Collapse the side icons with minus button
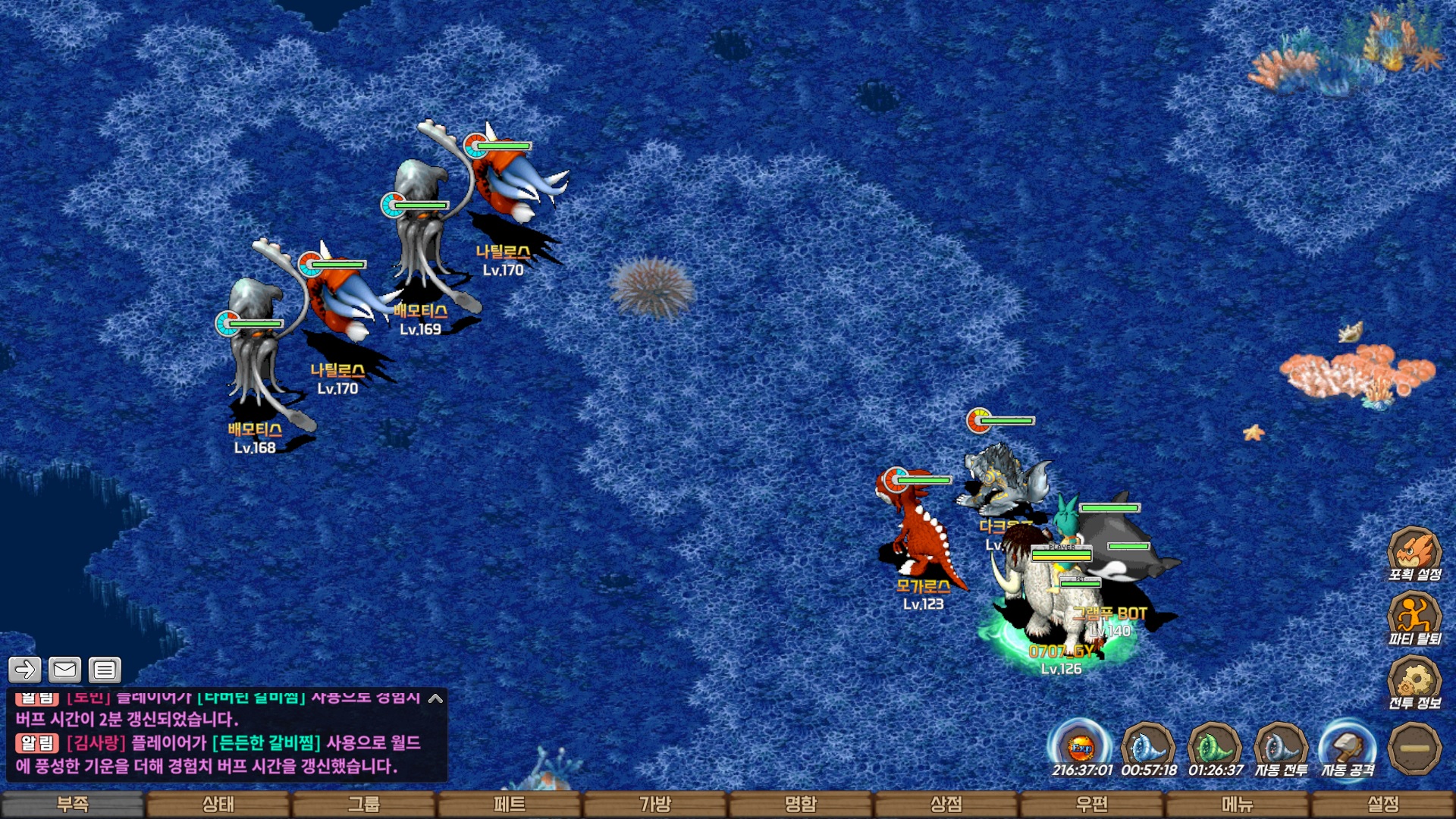This screenshot has height=819, width=1456. pos(1414,748)
